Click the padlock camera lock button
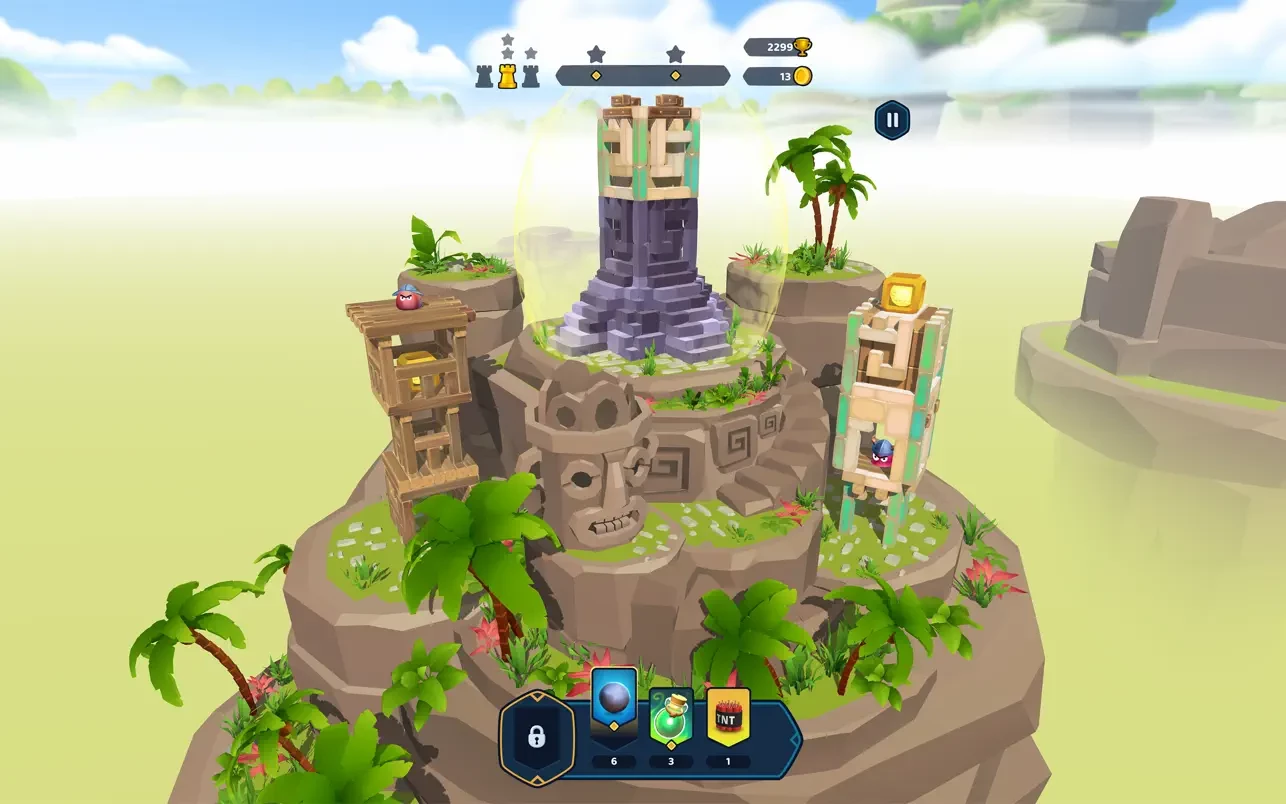The image size is (1286, 804). tap(537, 737)
